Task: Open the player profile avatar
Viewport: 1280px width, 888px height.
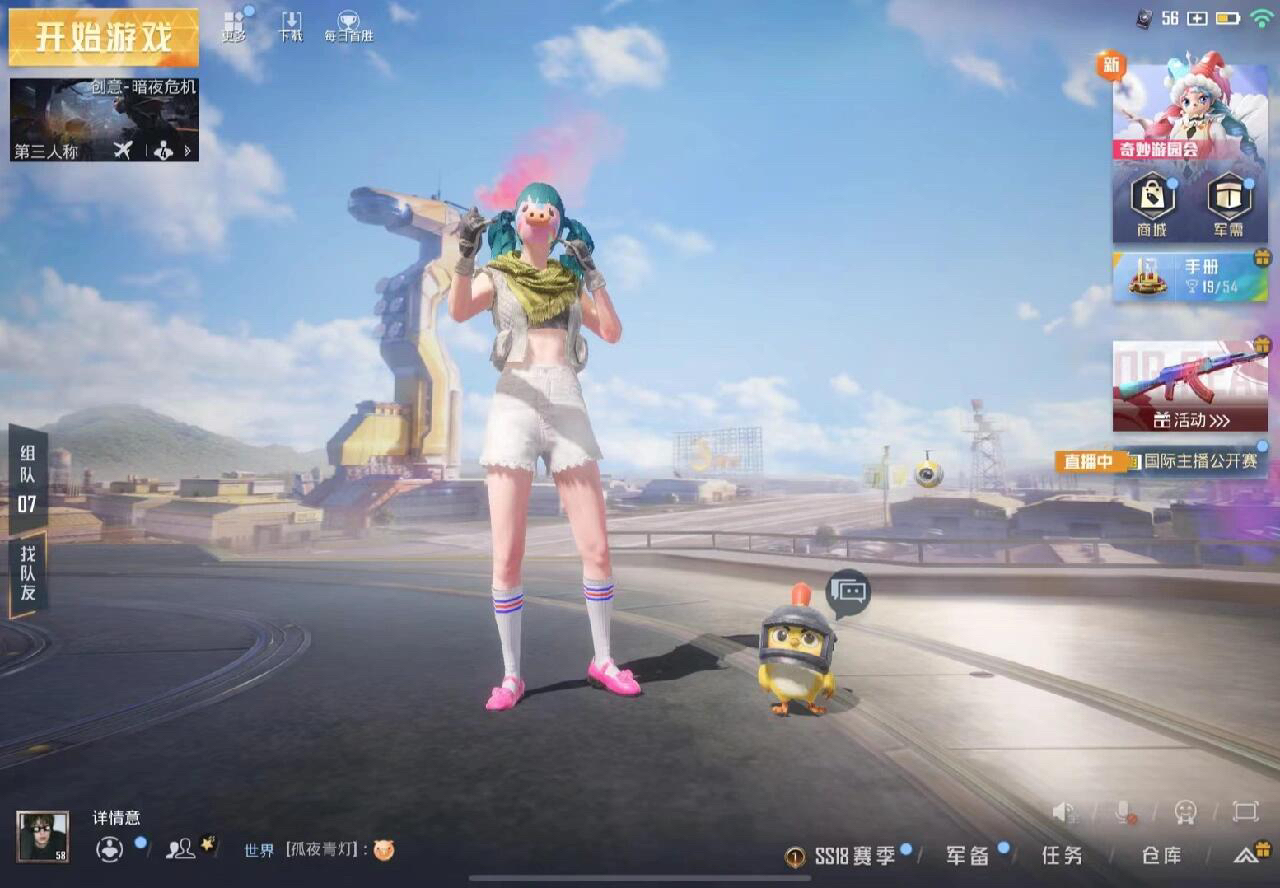Action: coord(43,836)
